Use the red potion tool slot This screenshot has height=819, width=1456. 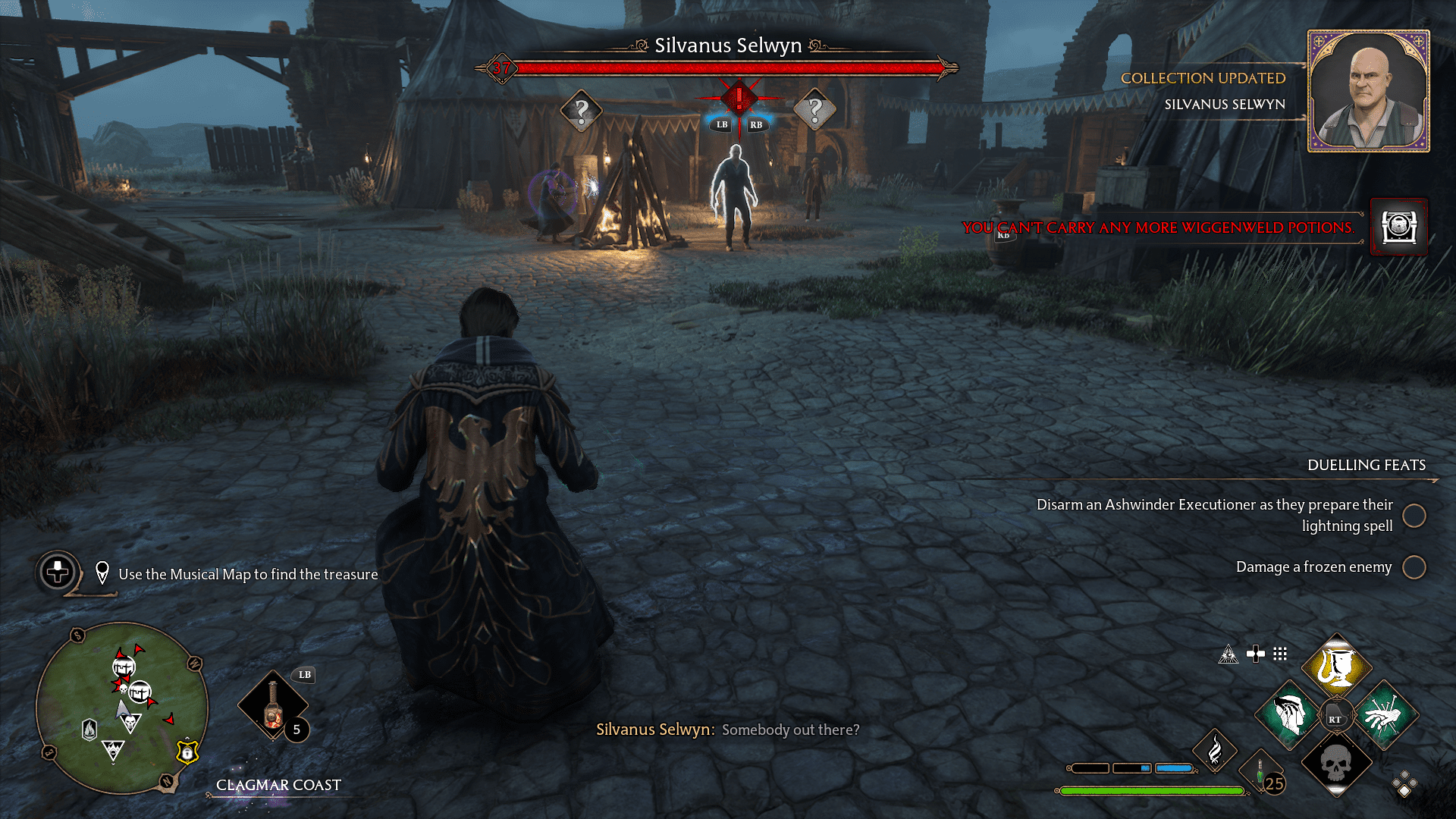pyautogui.click(x=273, y=705)
